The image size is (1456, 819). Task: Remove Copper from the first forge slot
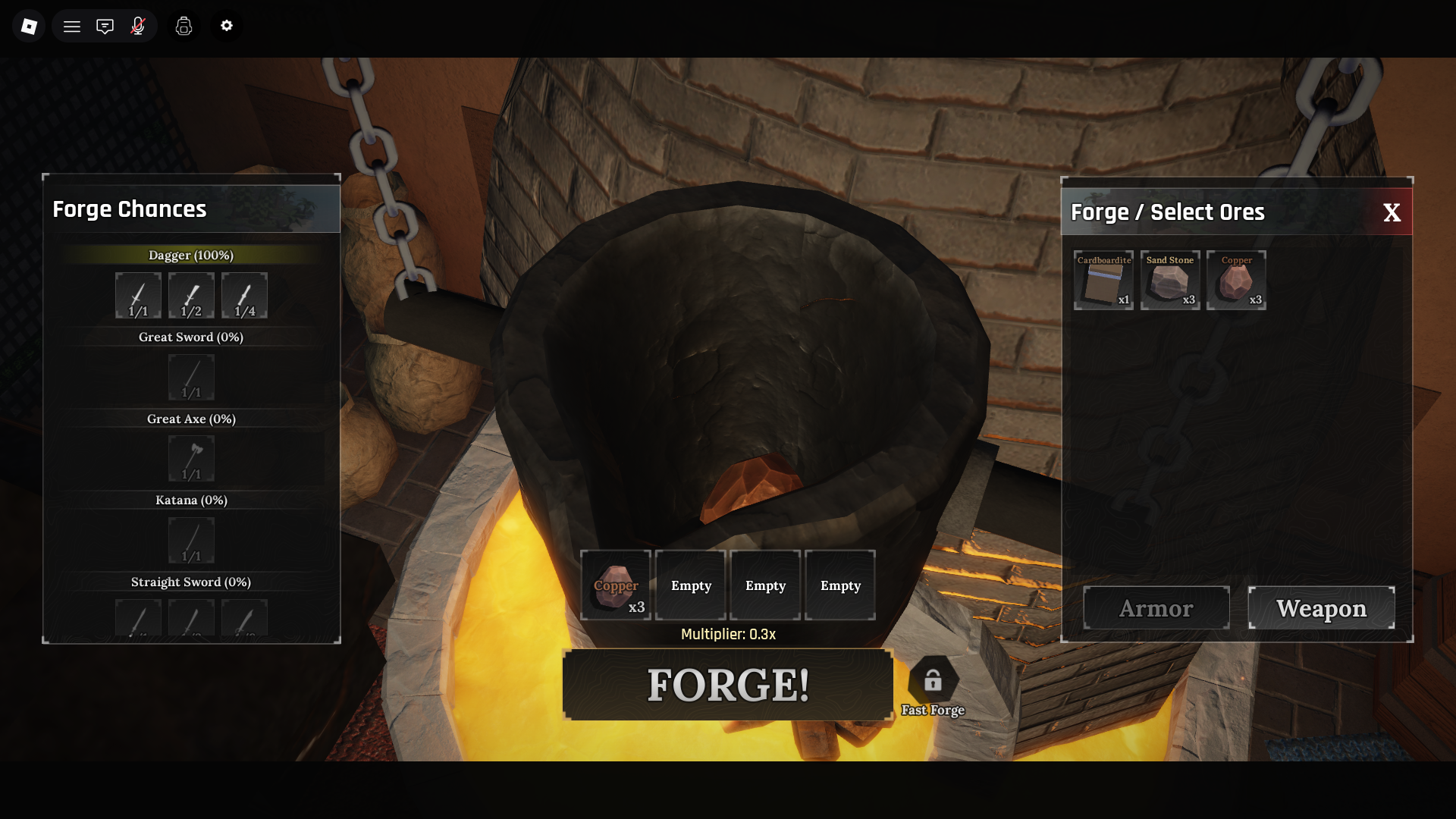(x=616, y=585)
